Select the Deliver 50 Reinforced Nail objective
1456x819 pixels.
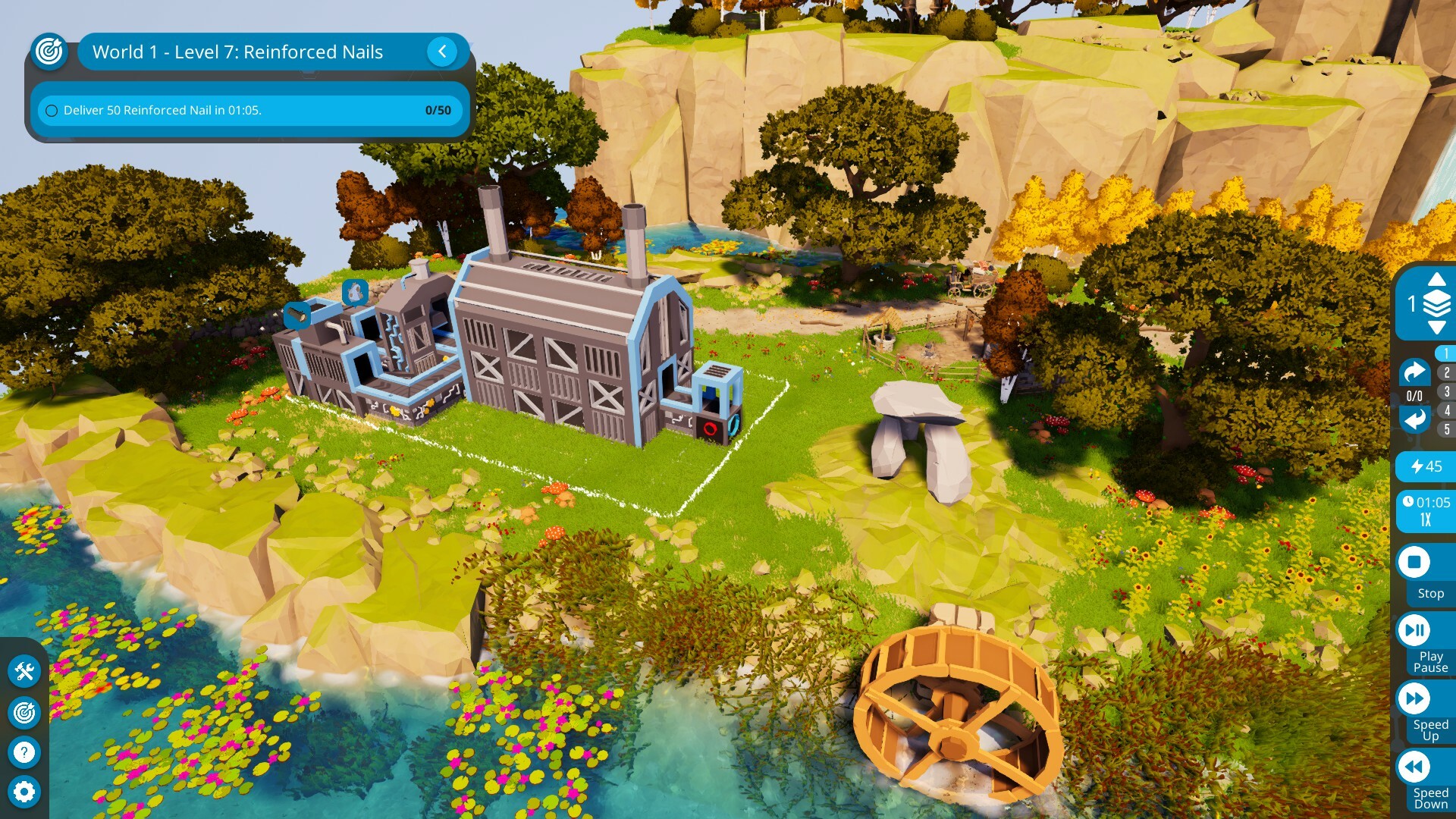(249, 110)
